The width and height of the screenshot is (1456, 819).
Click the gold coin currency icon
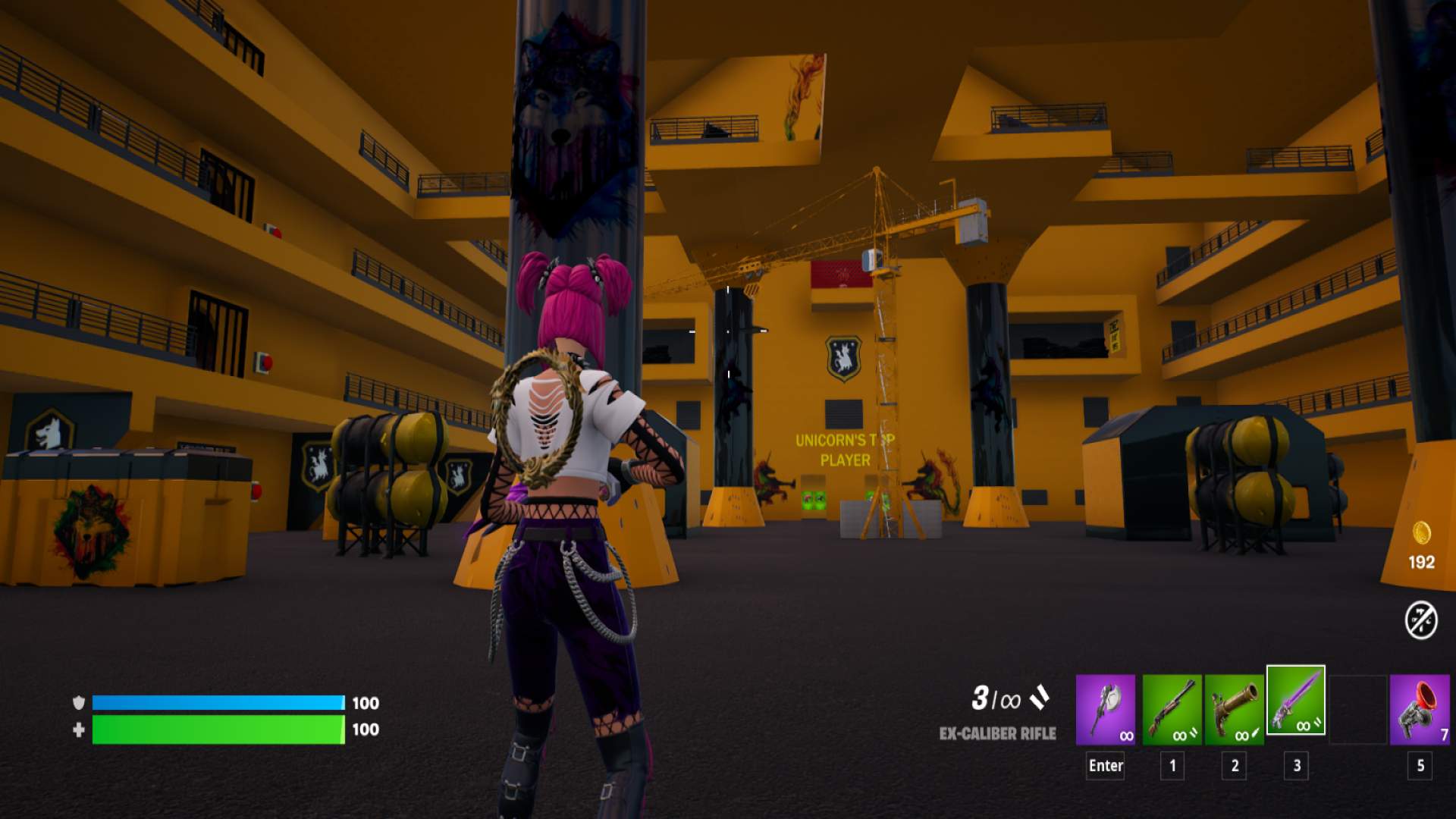pyautogui.click(x=1421, y=532)
